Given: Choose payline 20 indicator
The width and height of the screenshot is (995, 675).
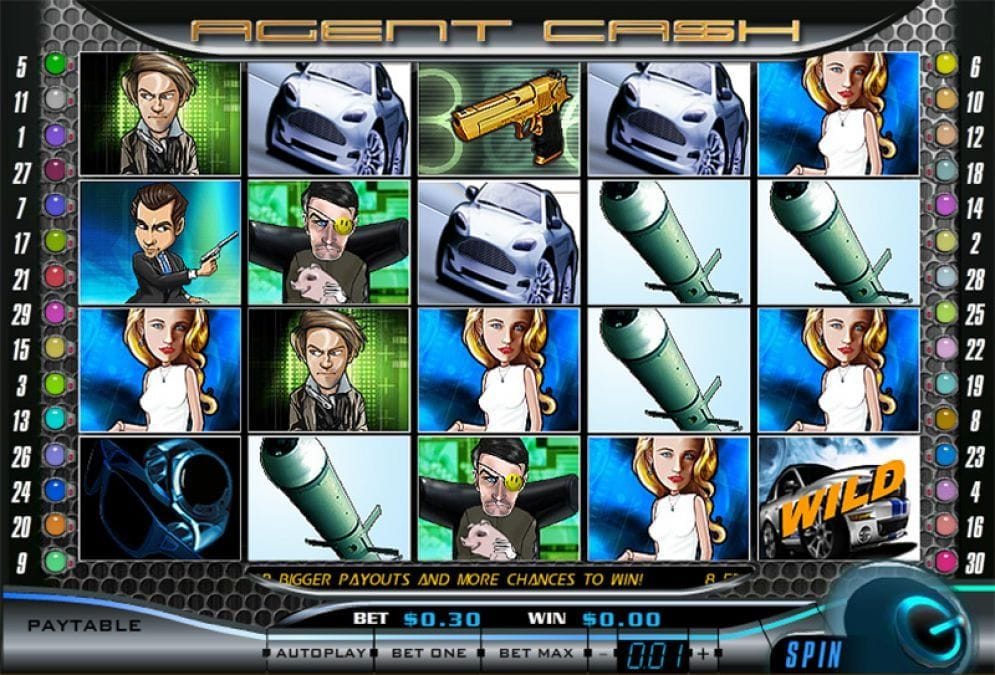Looking at the screenshot, I should point(54,525).
